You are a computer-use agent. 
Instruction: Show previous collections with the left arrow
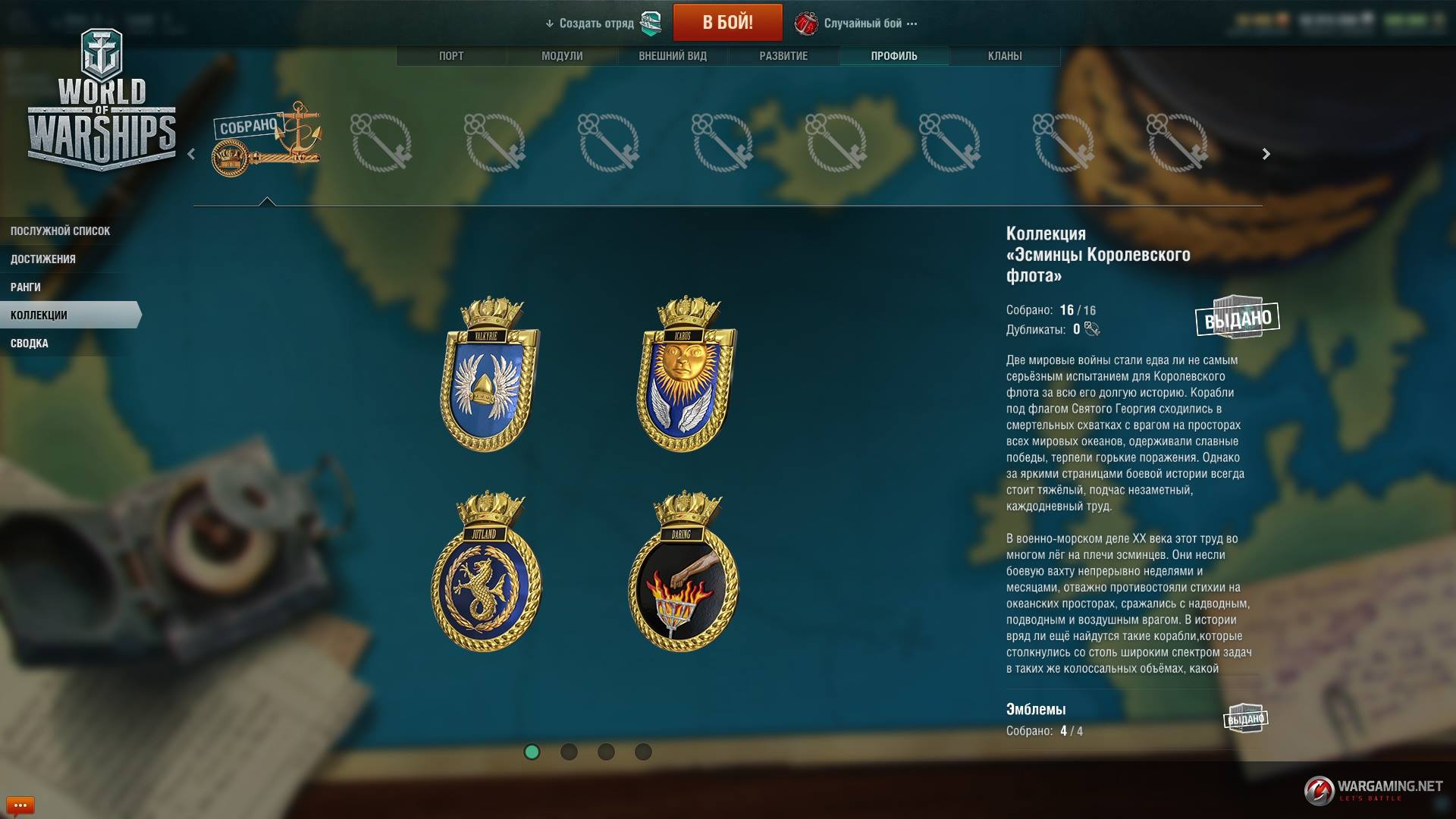click(x=191, y=154)
